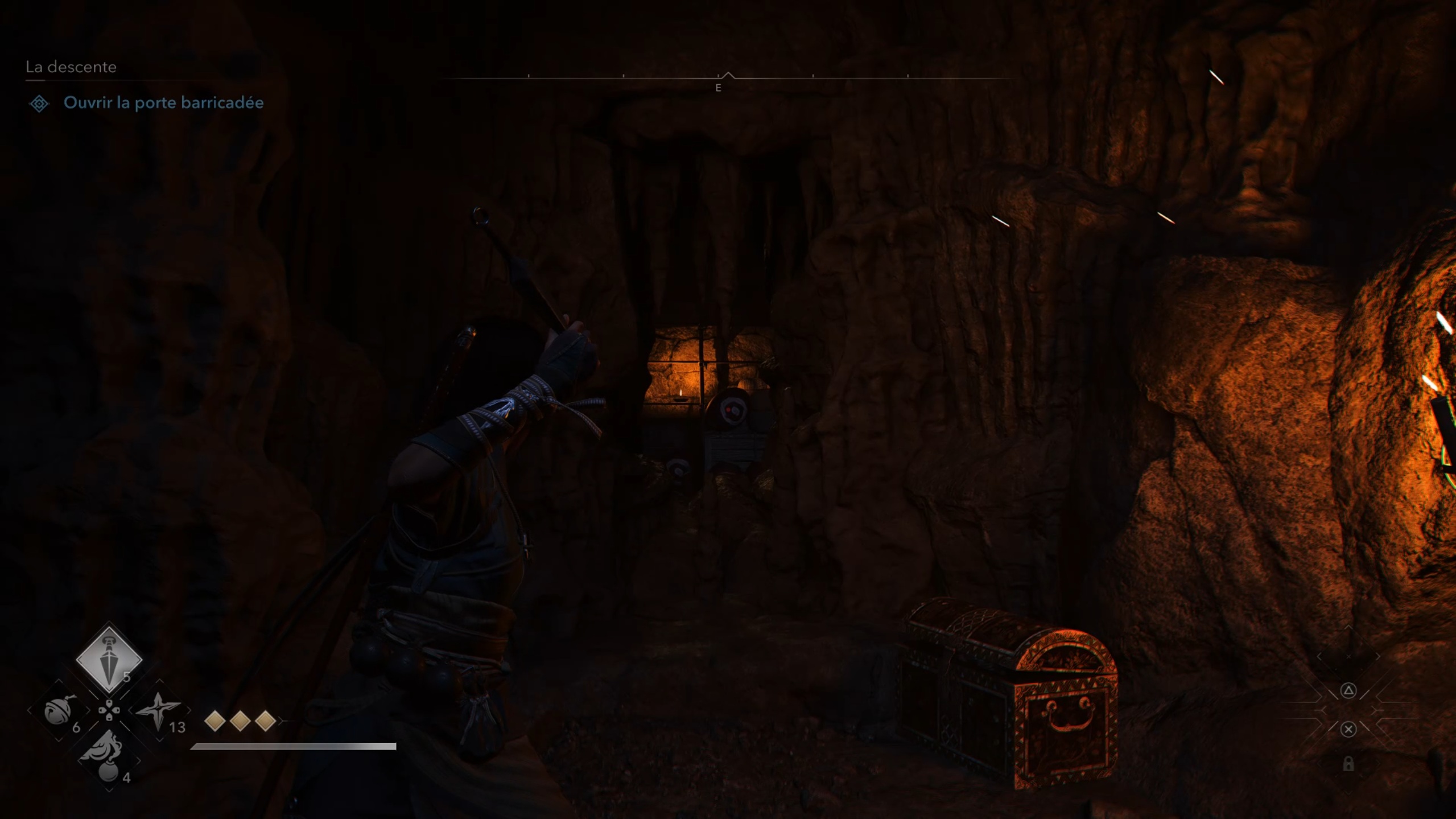Choose the shinobi bell tool
1456x819 pixels.
click(59, 711)
